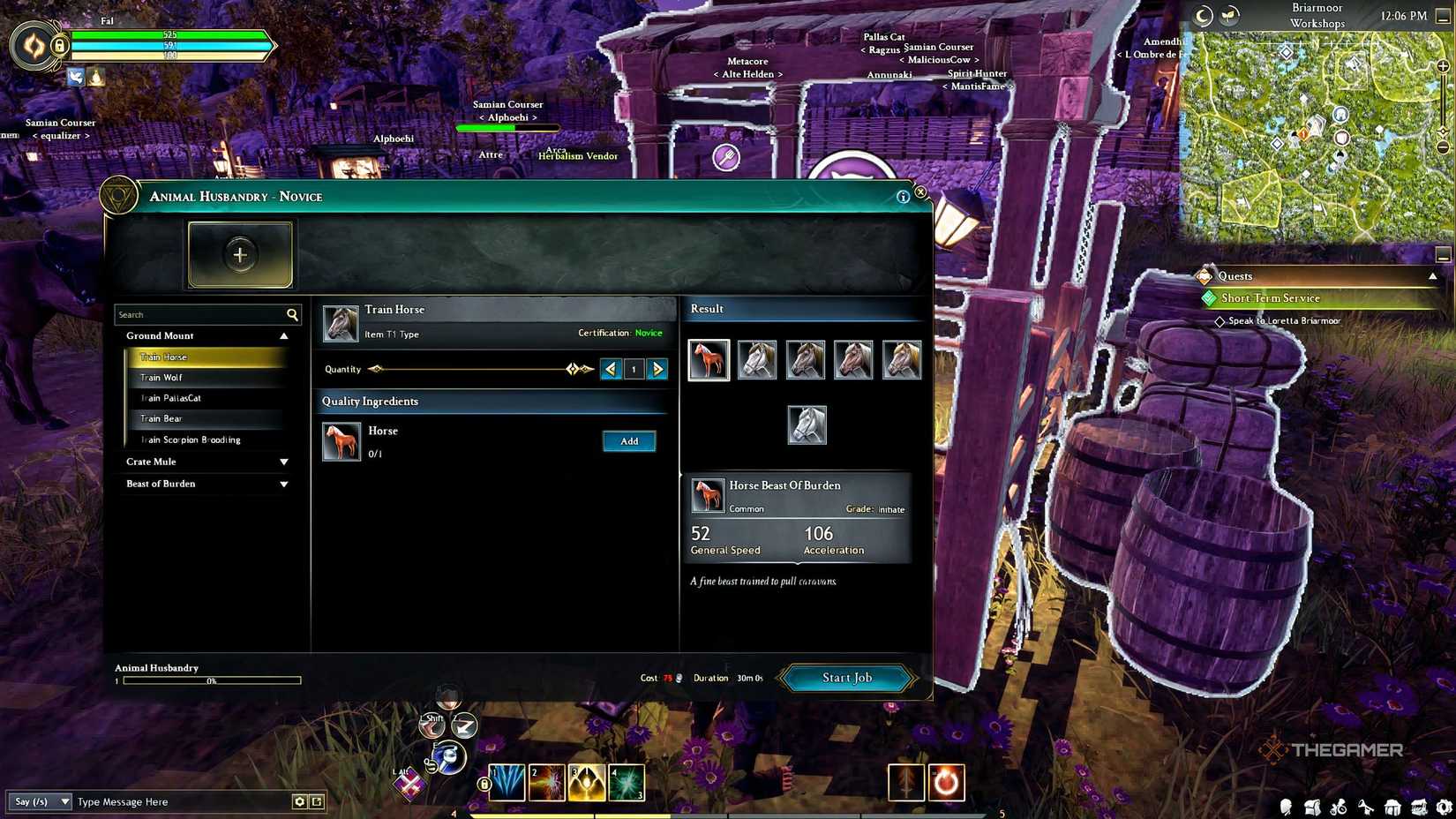Click the character profile icon at far bottom-right
Viewport: 1456px width, 819px height.
[1286, 807]
